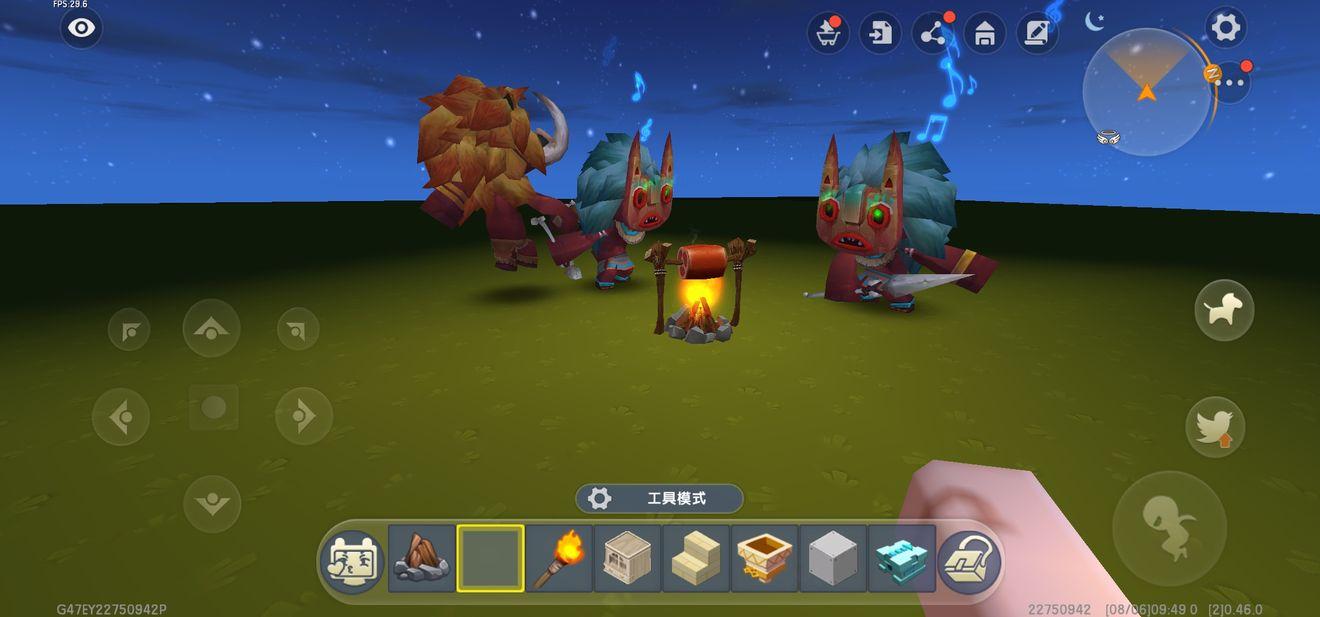This screenshot has width=1320, height=617.
Task: Pick the orange open-top box slot
Action: click(764, 558)
